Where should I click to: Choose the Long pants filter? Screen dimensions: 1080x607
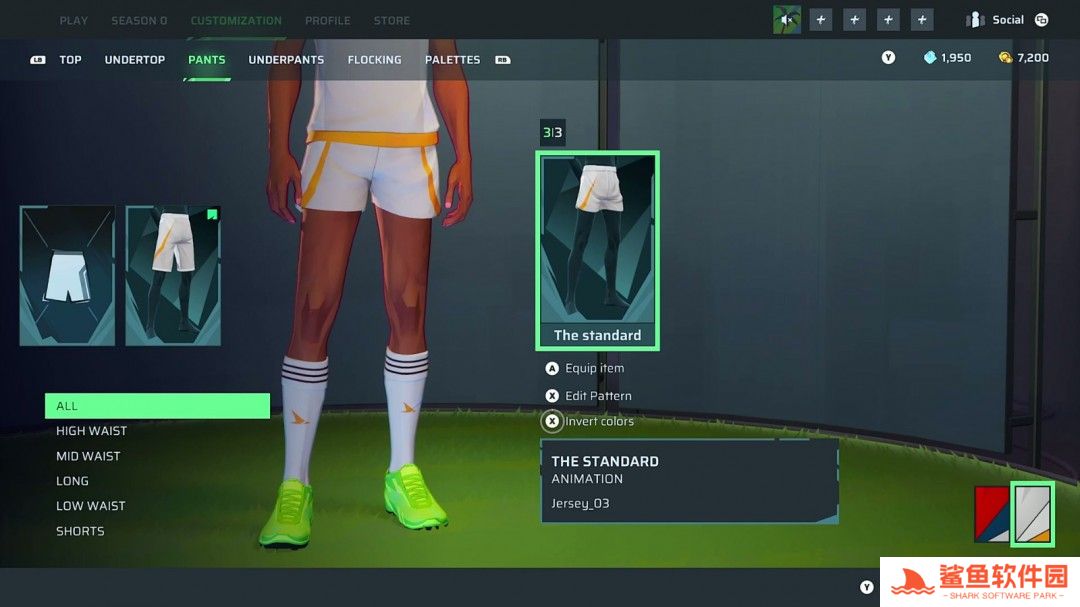pyautogui.click(x=72, y=481)
